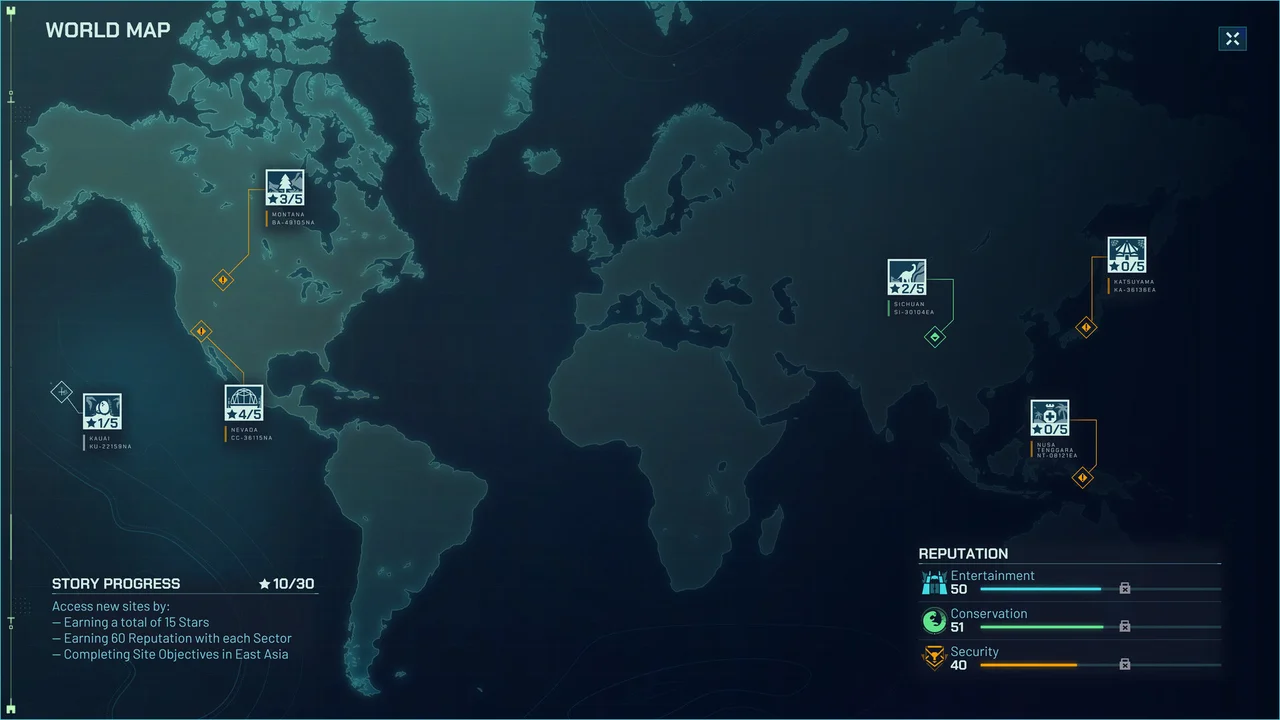Screen dimensions: 1280x720
Task: Select the Katsuyama aviary site in Japan
Action: [1128, 253]
